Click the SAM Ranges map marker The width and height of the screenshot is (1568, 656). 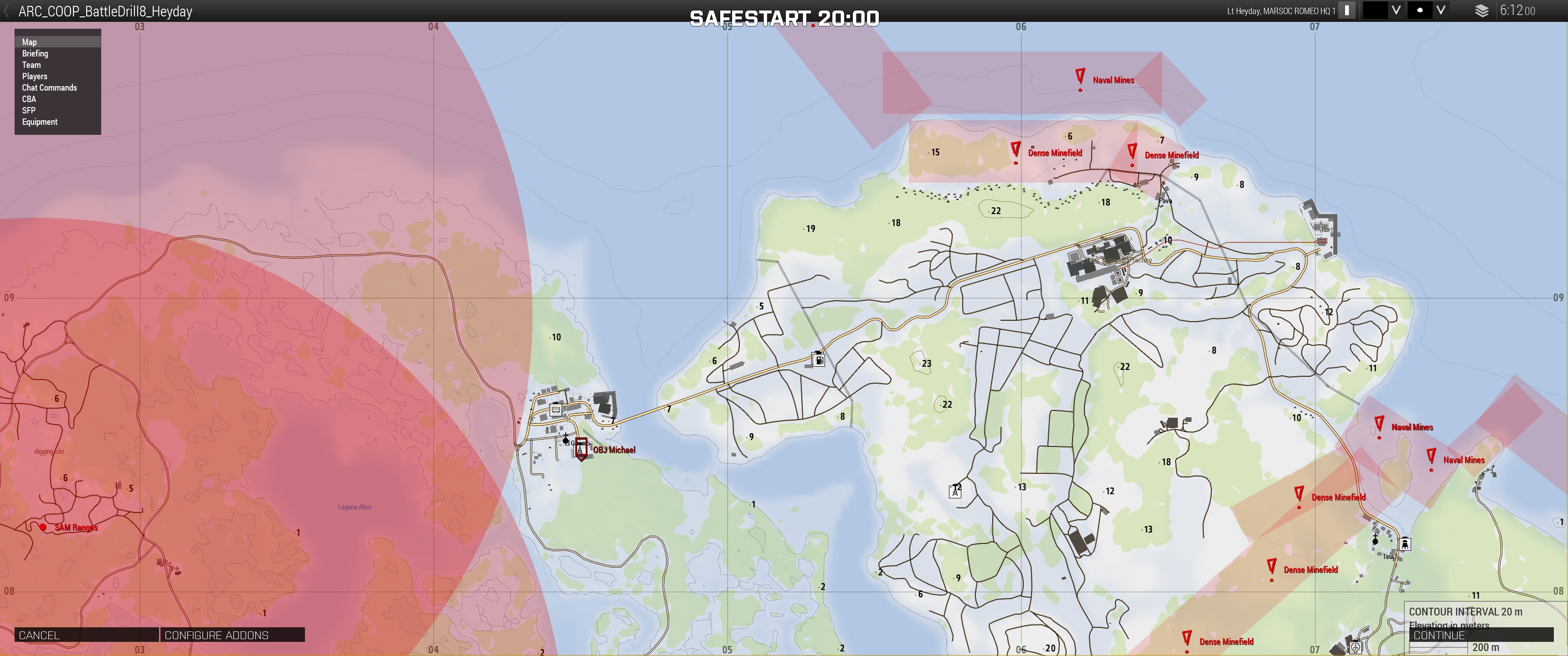(42, 527)
